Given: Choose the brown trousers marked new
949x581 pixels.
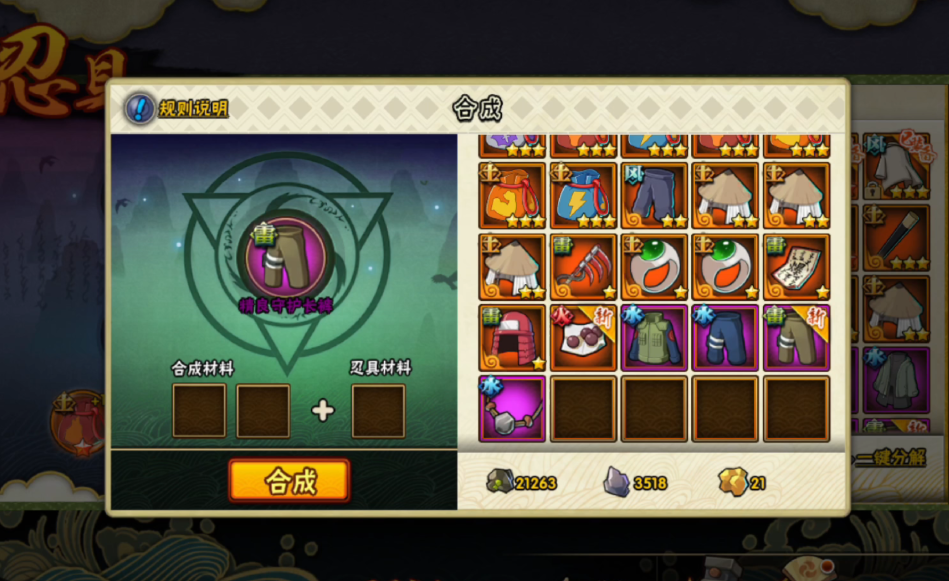Looking at the screenshot, I should [796, 338].
